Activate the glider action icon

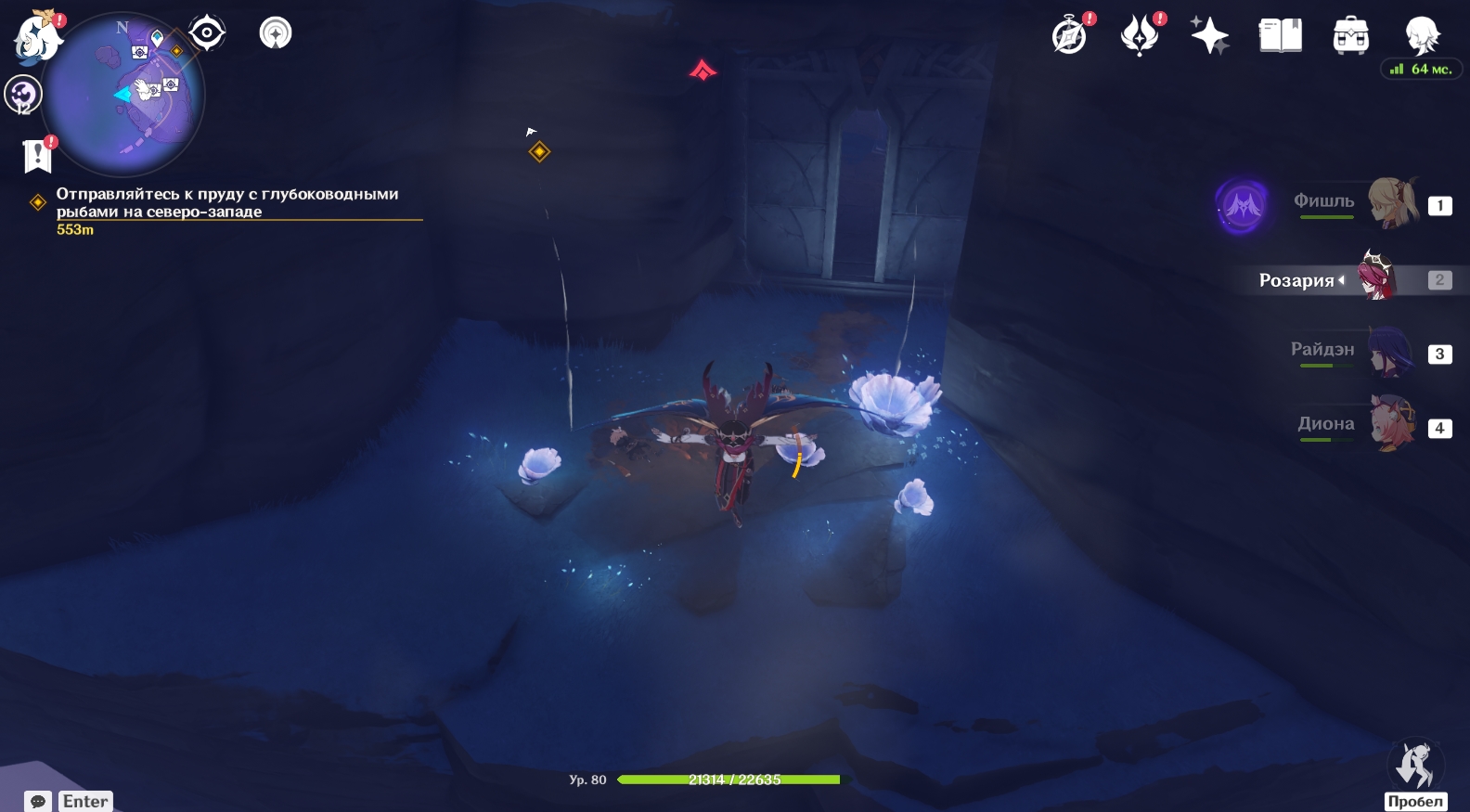[1414, 766]
